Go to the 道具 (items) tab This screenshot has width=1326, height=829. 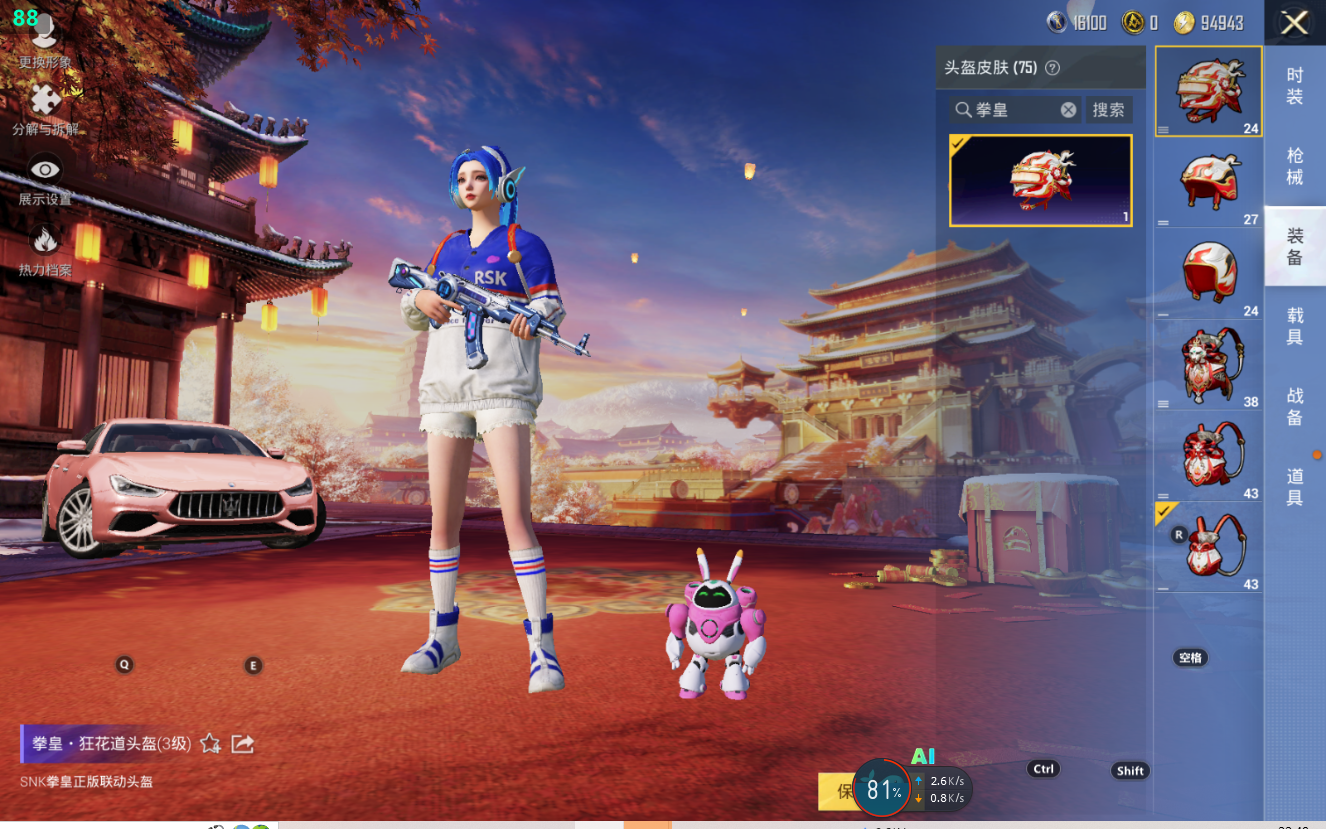click(x=1295, y=487)
